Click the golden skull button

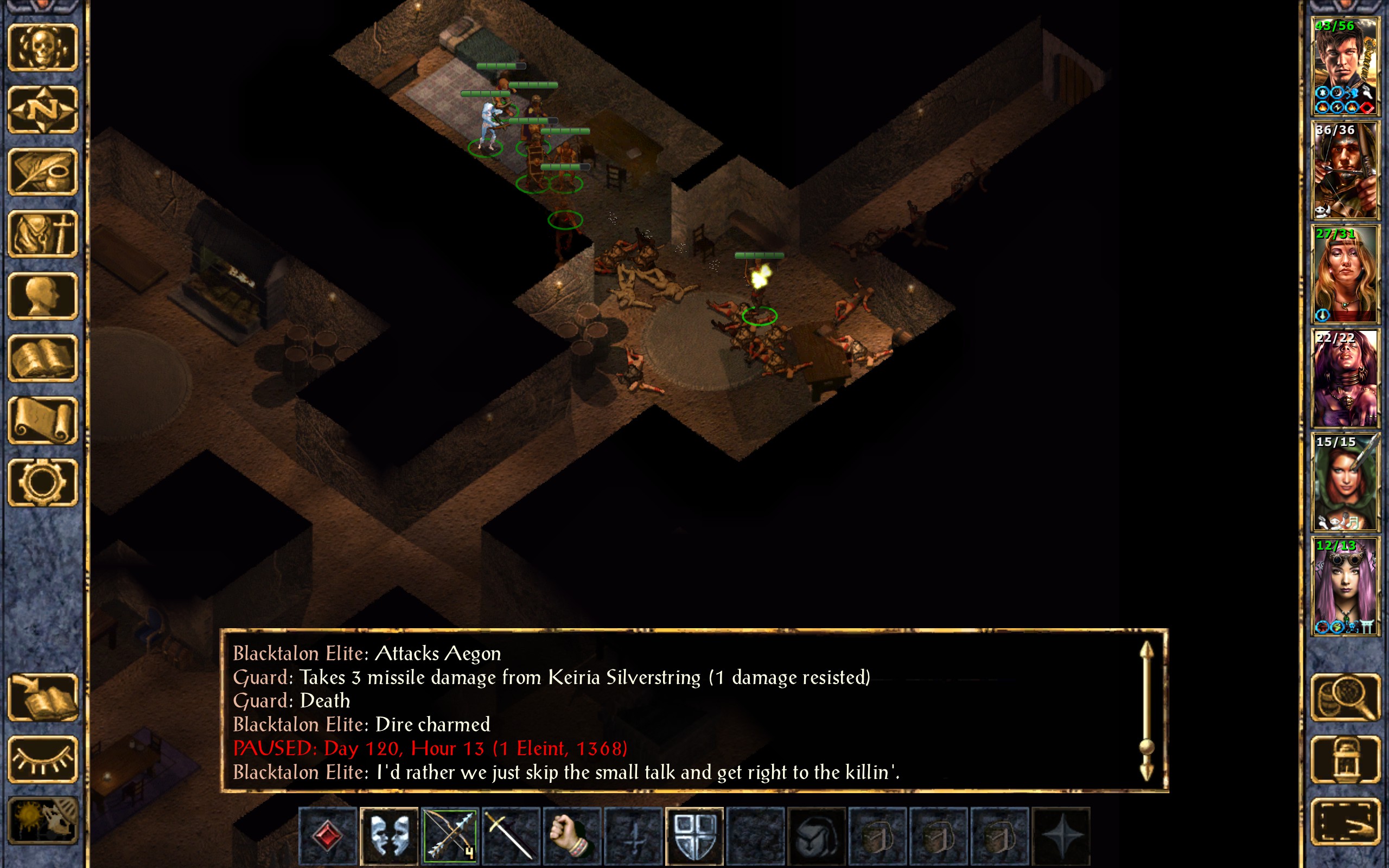click(43, 48)
